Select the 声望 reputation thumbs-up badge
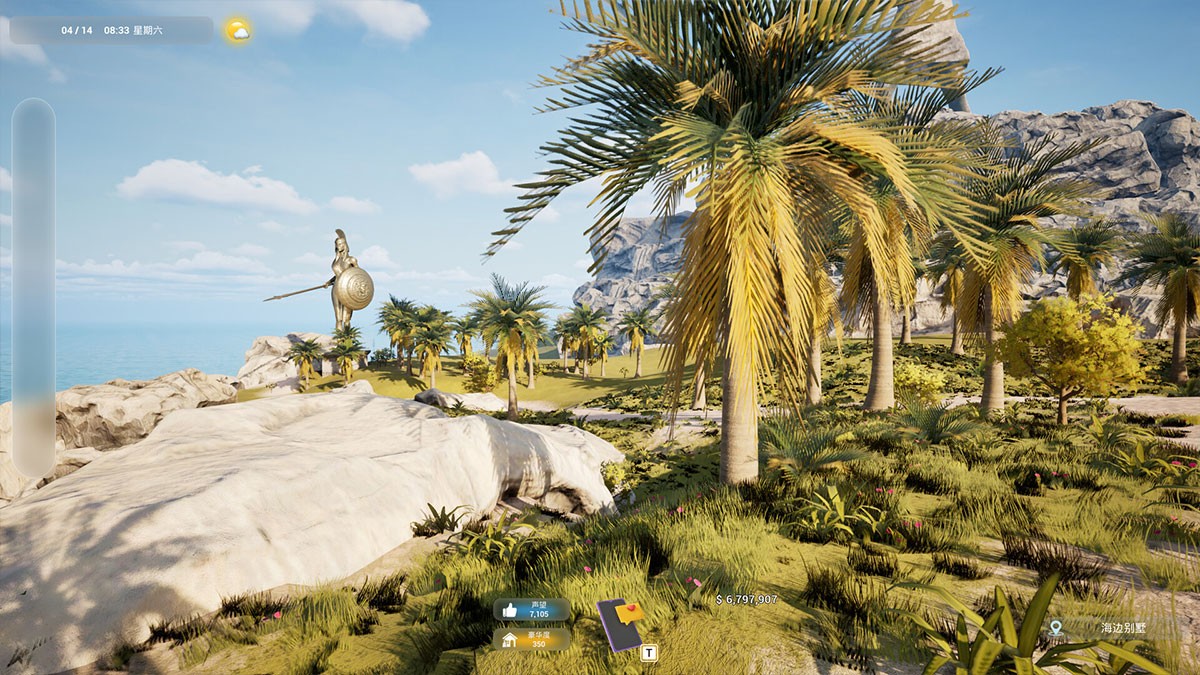The image size is (1200, 675). 531,609
